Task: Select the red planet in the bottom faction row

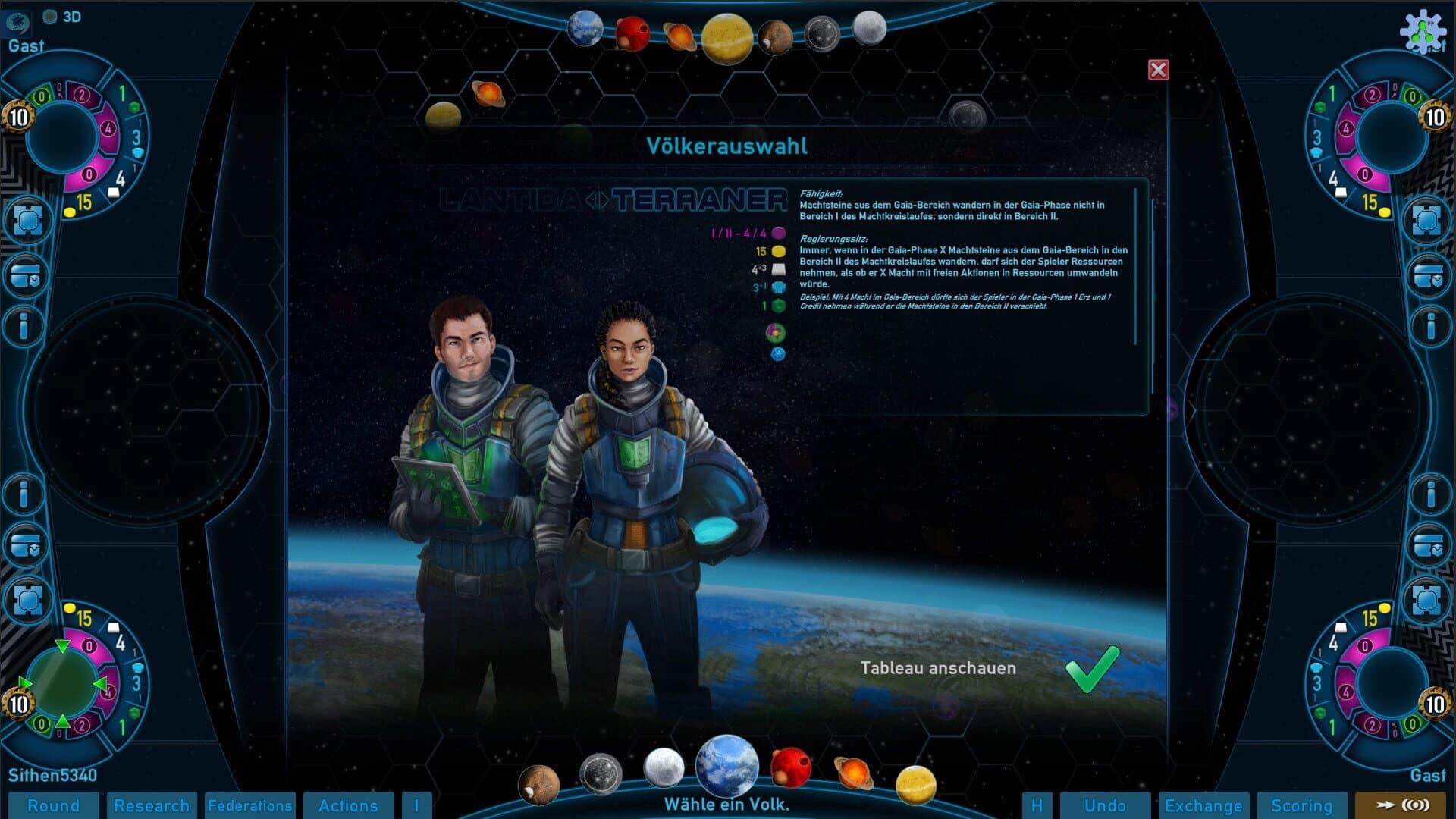Action: pos(792,766)
